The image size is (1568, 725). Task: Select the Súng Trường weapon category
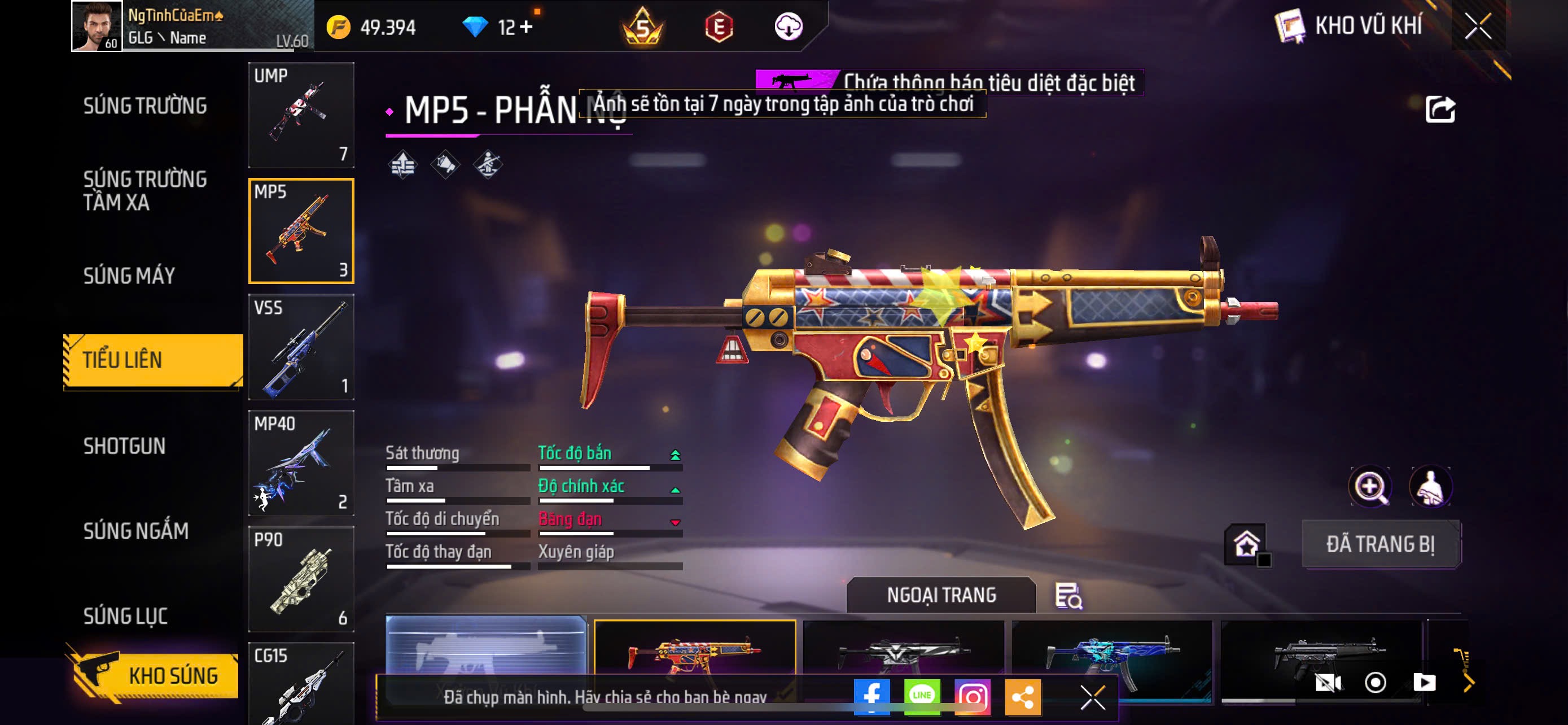(145, 106)
